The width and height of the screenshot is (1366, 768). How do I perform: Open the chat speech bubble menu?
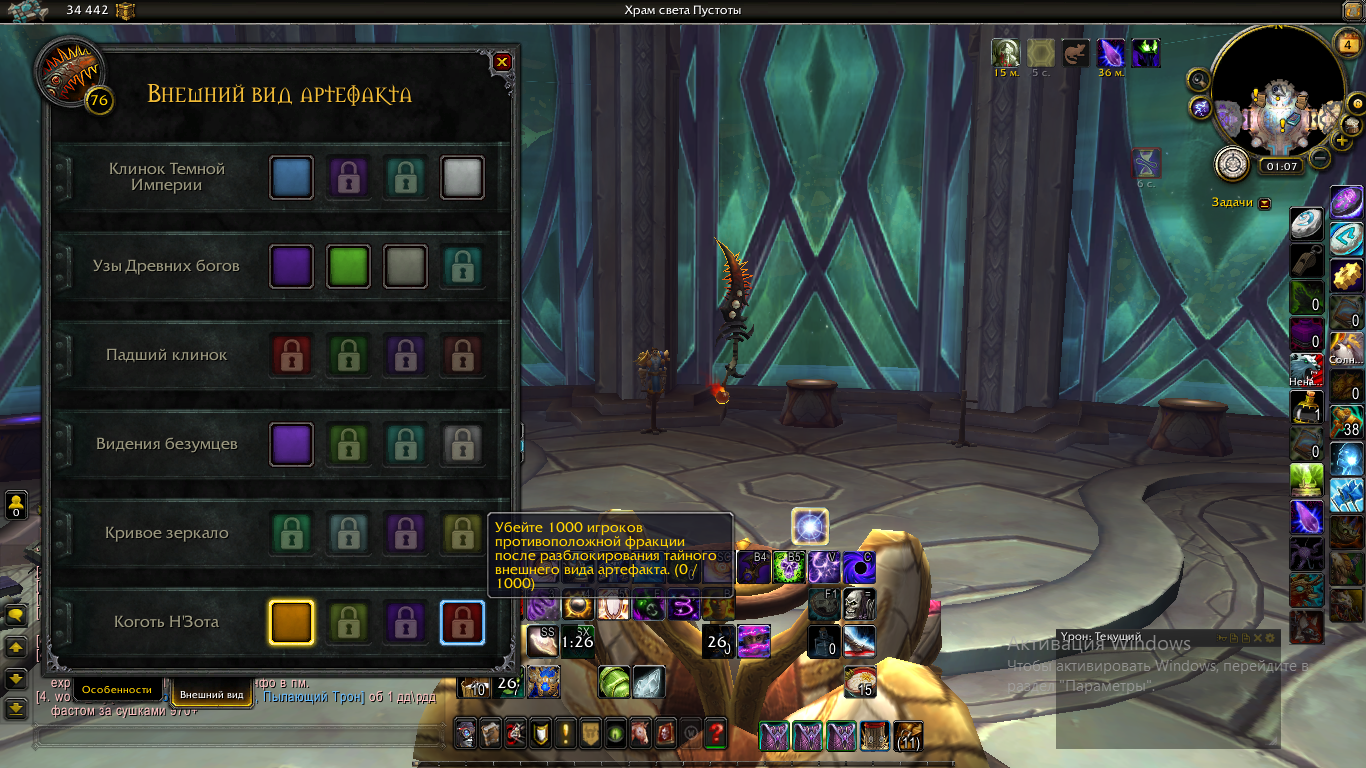point(16,615)
